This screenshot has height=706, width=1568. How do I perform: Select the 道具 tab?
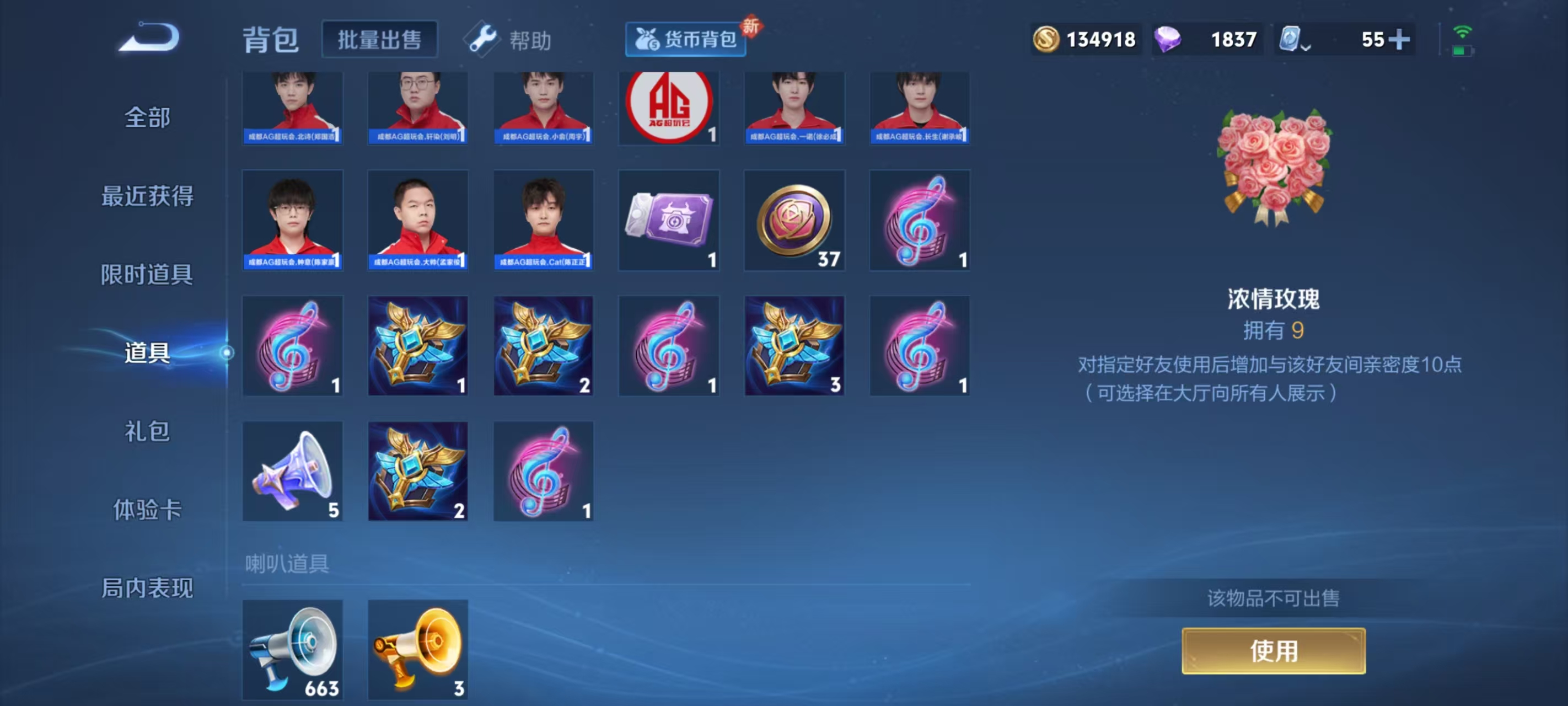pos(147,352)
